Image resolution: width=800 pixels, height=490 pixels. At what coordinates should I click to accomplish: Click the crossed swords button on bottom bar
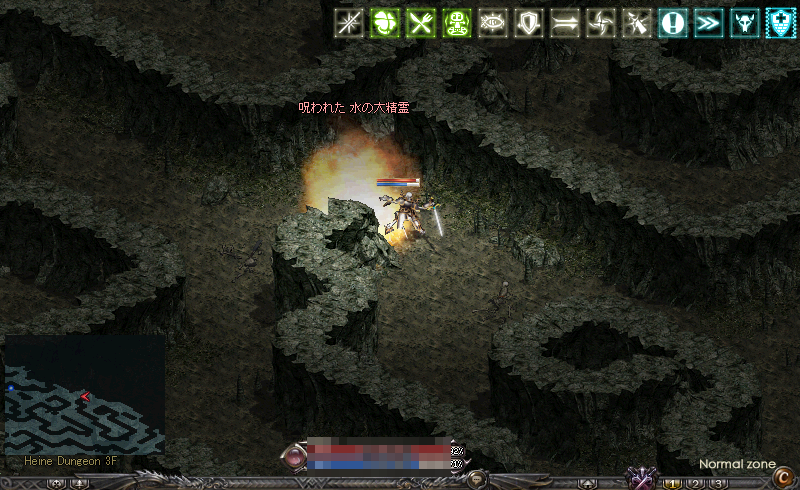640,477
